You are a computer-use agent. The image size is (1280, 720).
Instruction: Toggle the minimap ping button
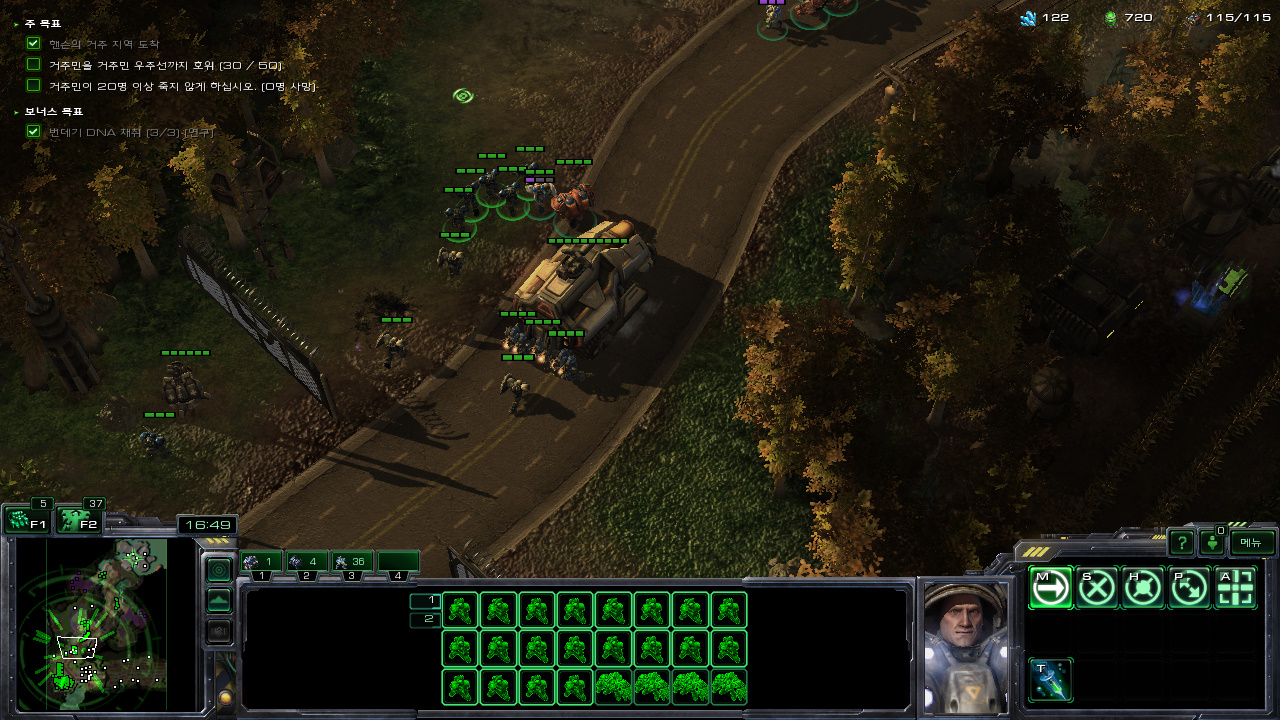[x=218, y=569]
